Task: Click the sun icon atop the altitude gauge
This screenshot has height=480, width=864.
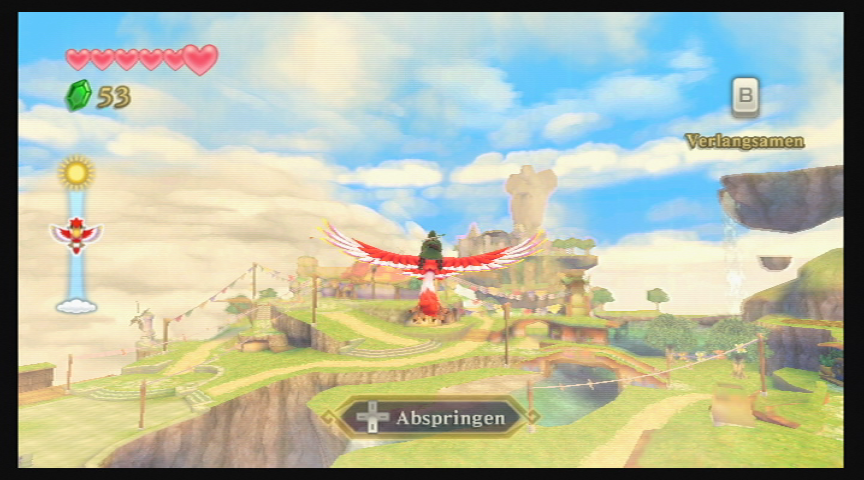Action: pyautogui.click(x=76, y=172)
